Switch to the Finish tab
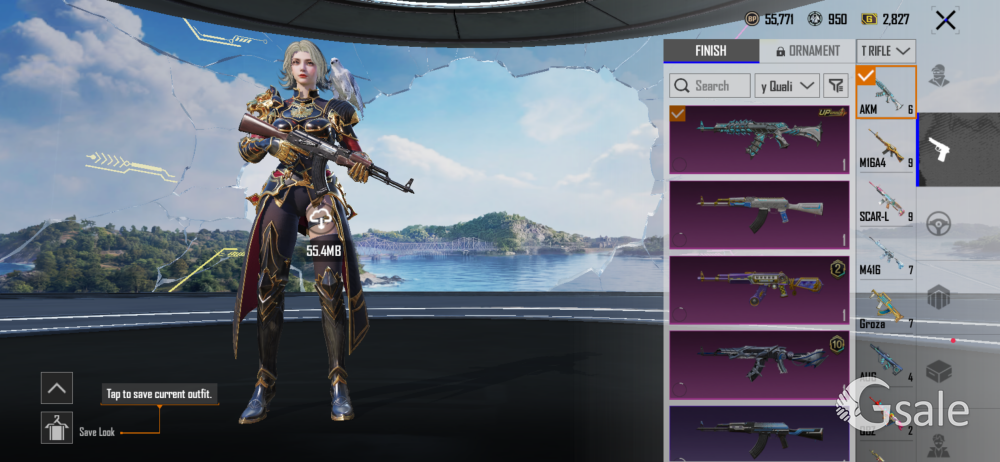The image size is (1000, 462). [x=711, y=51]
